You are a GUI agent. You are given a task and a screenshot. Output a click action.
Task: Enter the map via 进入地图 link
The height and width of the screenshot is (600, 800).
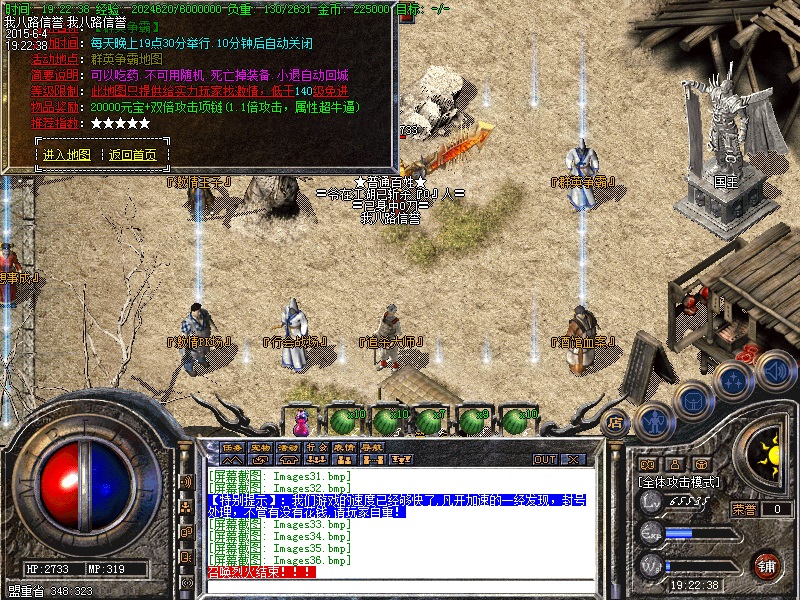point(67,155)
